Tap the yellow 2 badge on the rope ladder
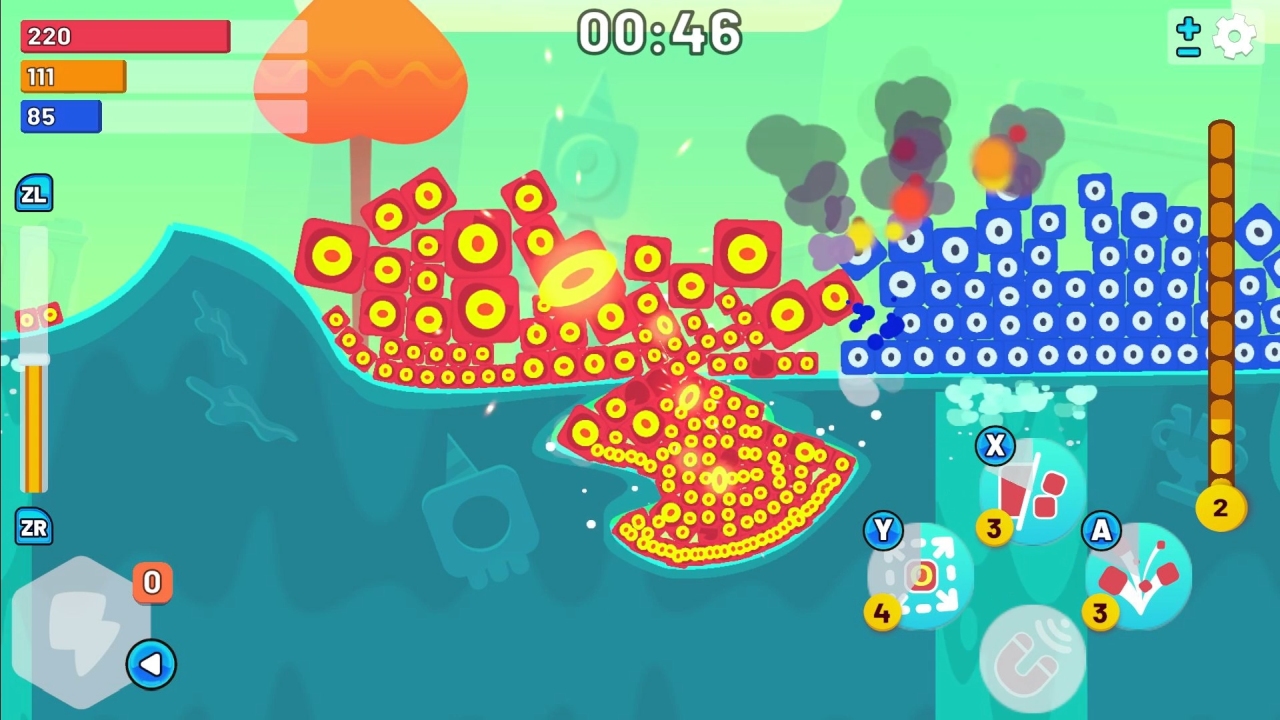 (1220, 508)
